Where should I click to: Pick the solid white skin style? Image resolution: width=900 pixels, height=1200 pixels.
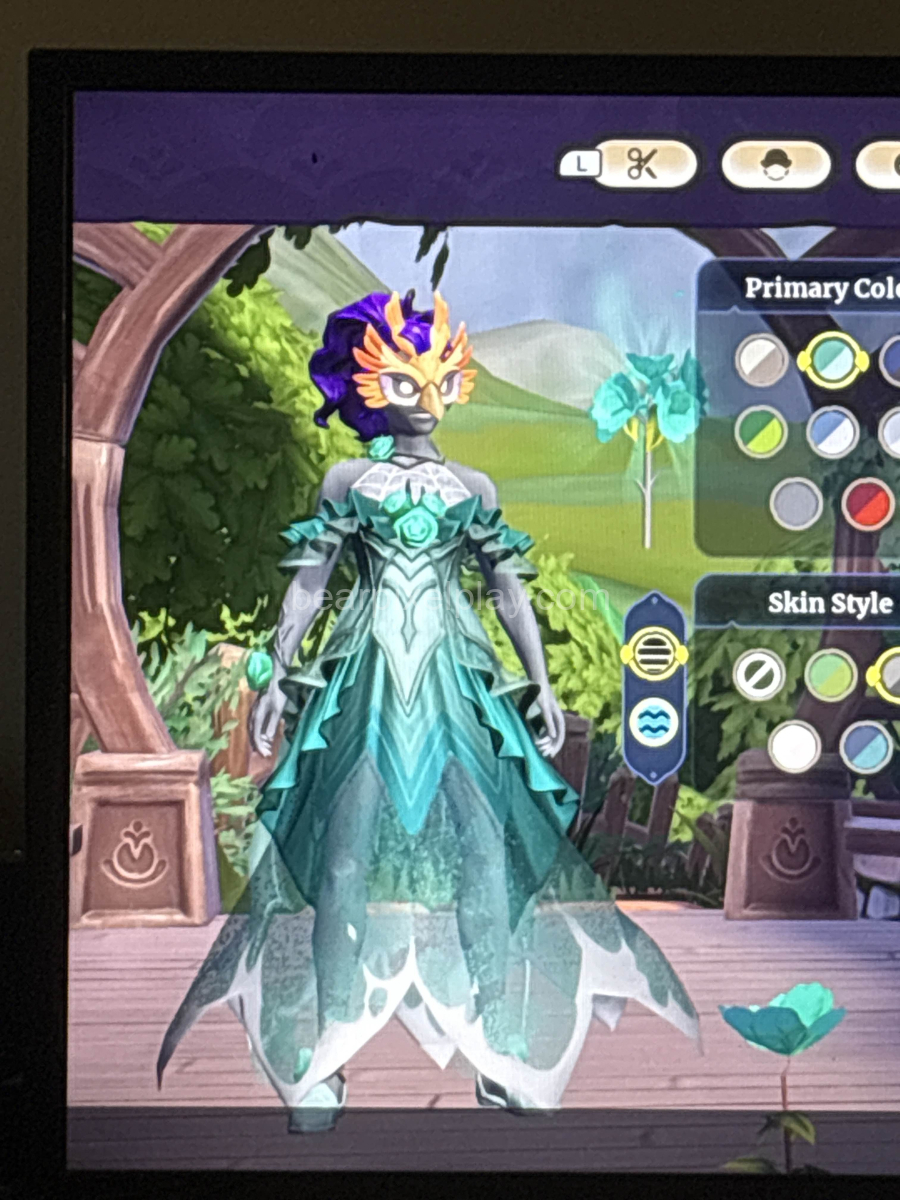coord(795,746)
